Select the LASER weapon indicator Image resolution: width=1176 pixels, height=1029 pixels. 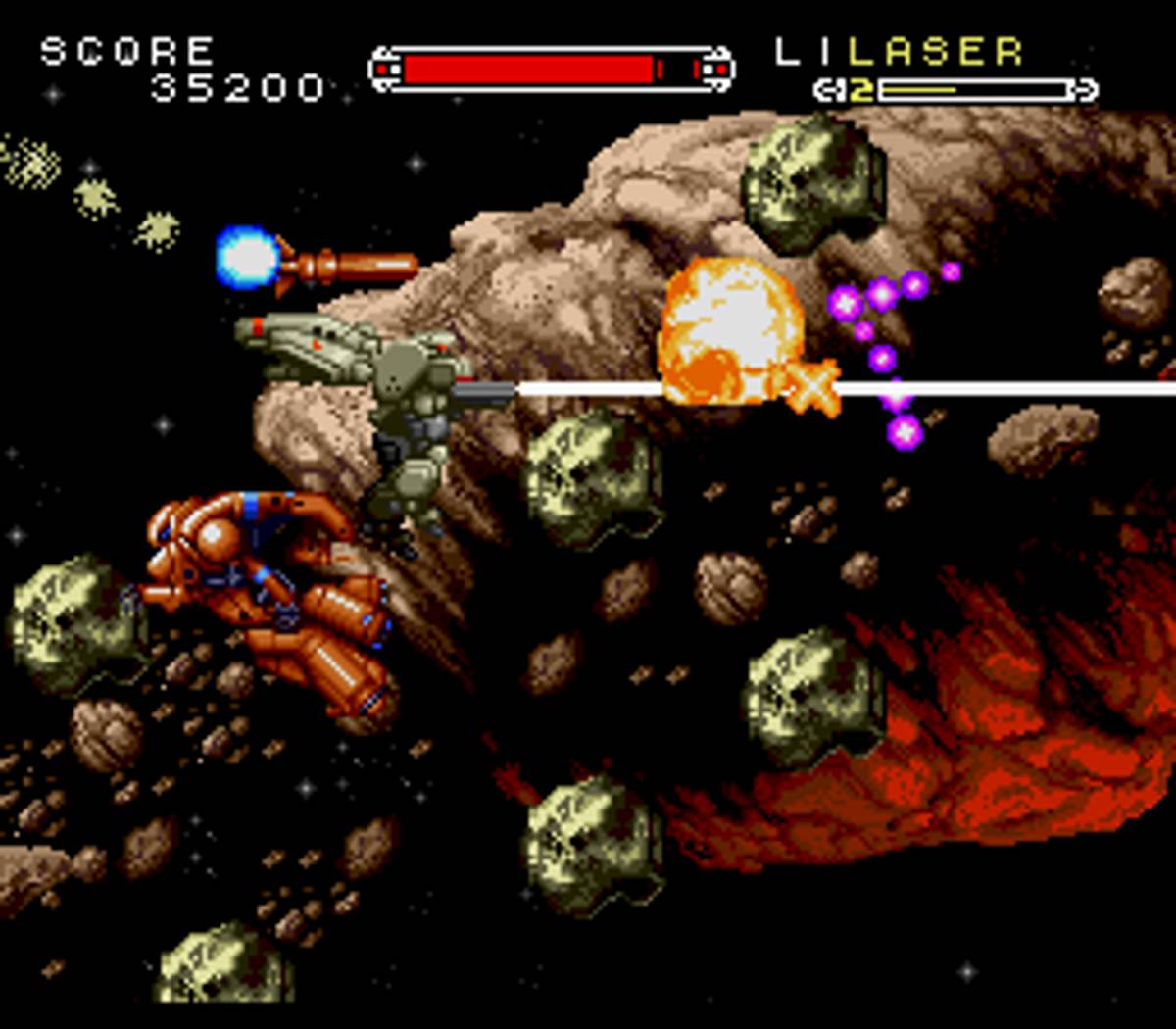coord(935,52)
